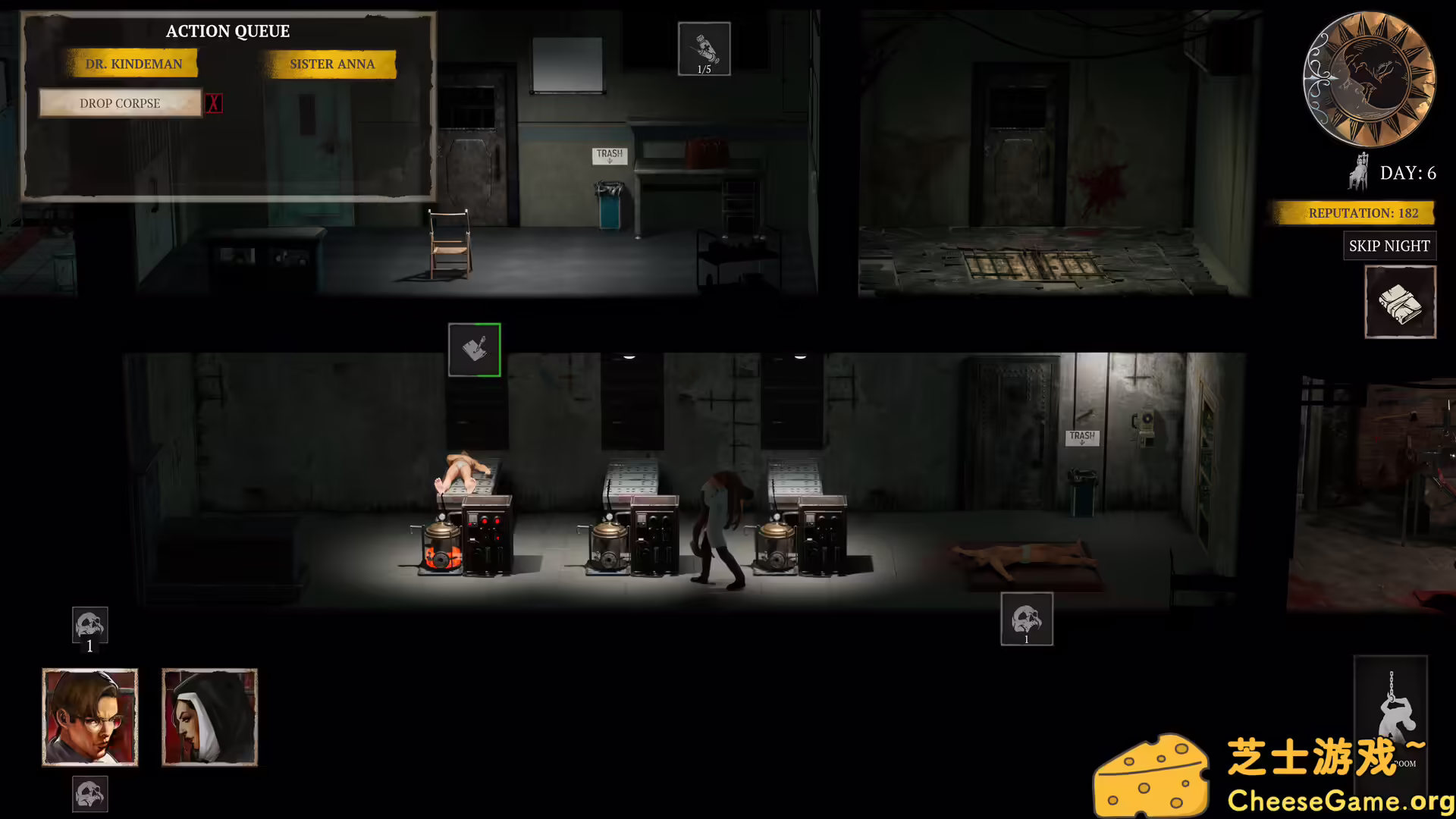Cancel Drop Corpse with the red X

[214, 103]
